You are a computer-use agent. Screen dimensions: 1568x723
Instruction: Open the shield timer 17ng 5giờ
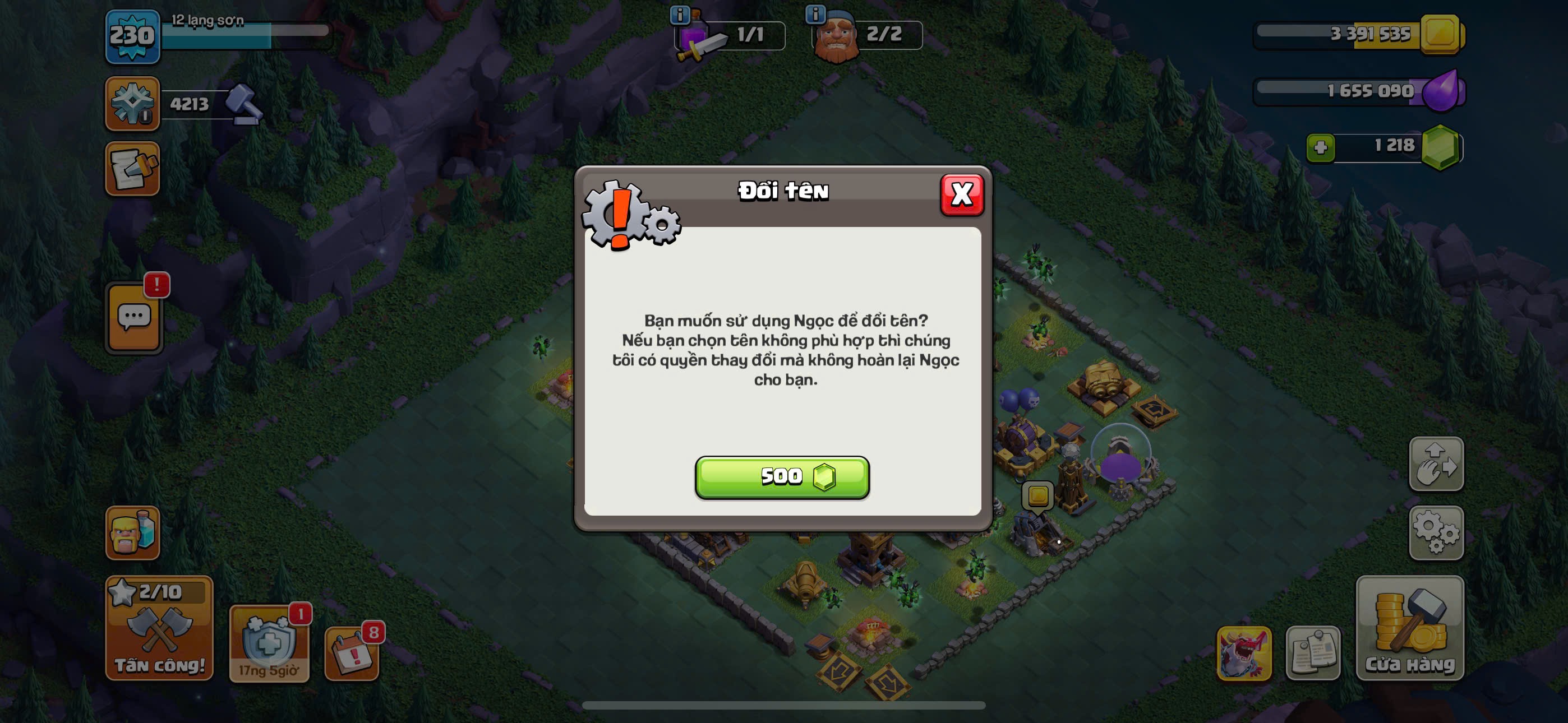(269, 644)
